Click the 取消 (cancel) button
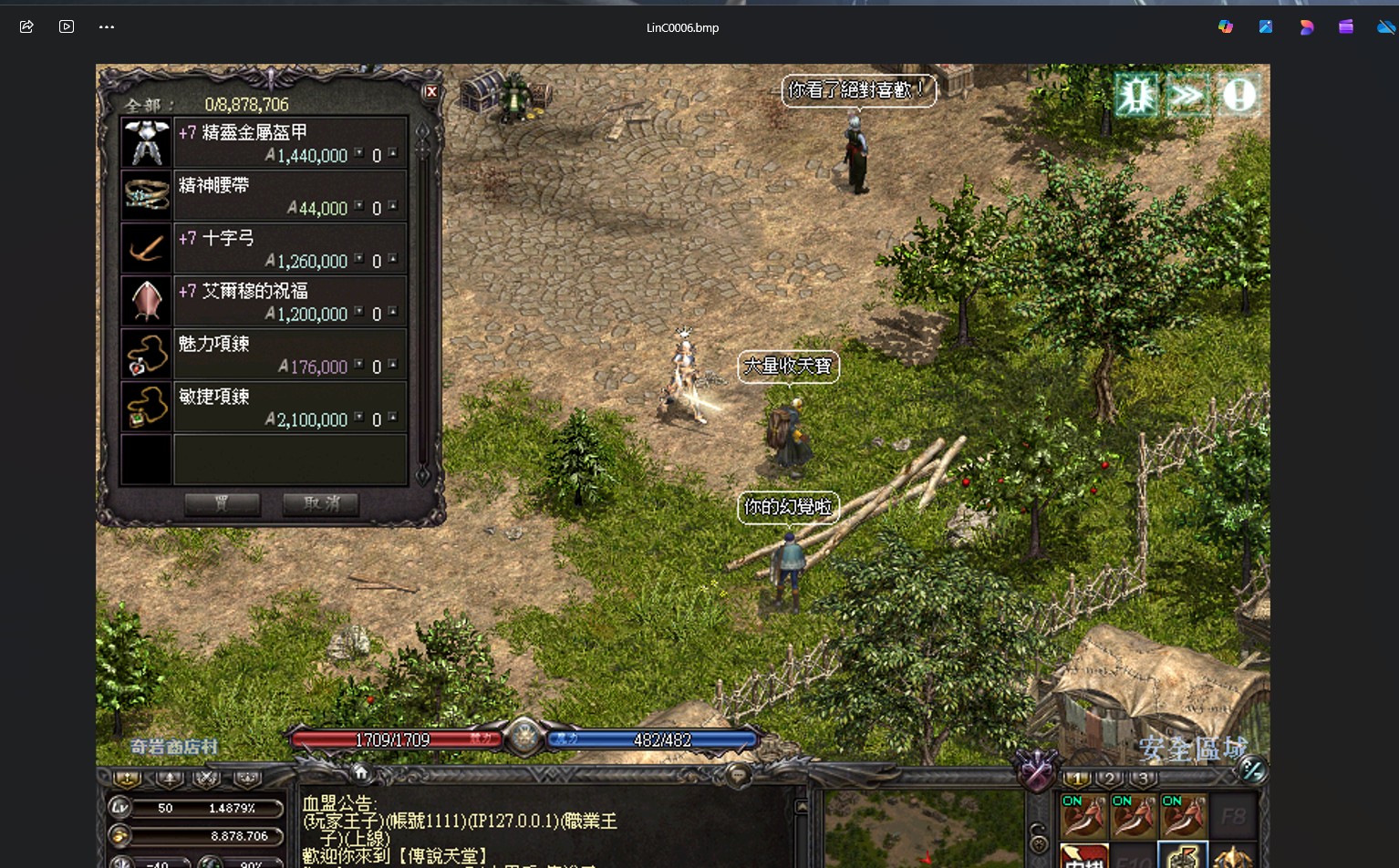This screenshot has height=868, width=1399. [x=320, y=504]
